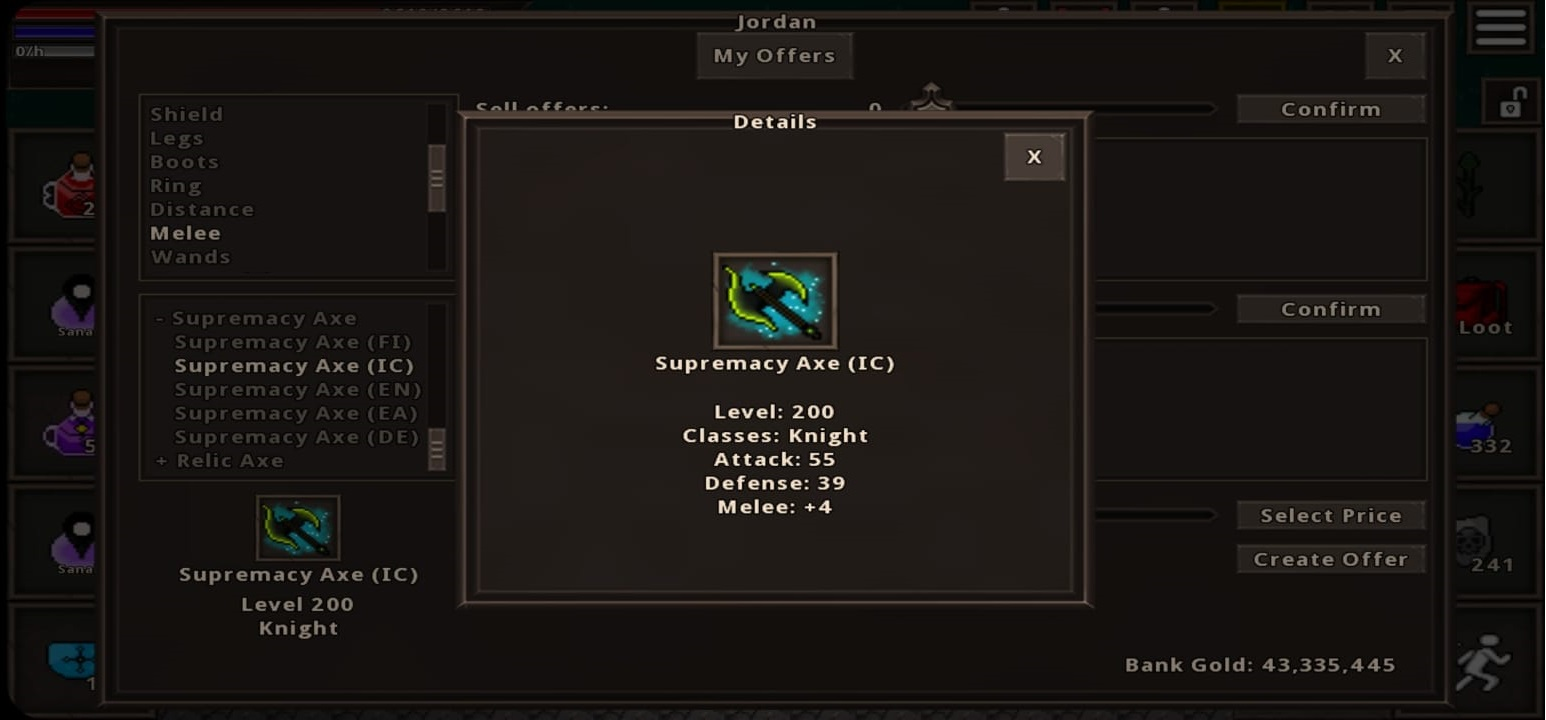This screenshot has width=1546, height=720.
Task: Switch to the My Offers tab
Action: pyautogui.click(x=774, y=55)
